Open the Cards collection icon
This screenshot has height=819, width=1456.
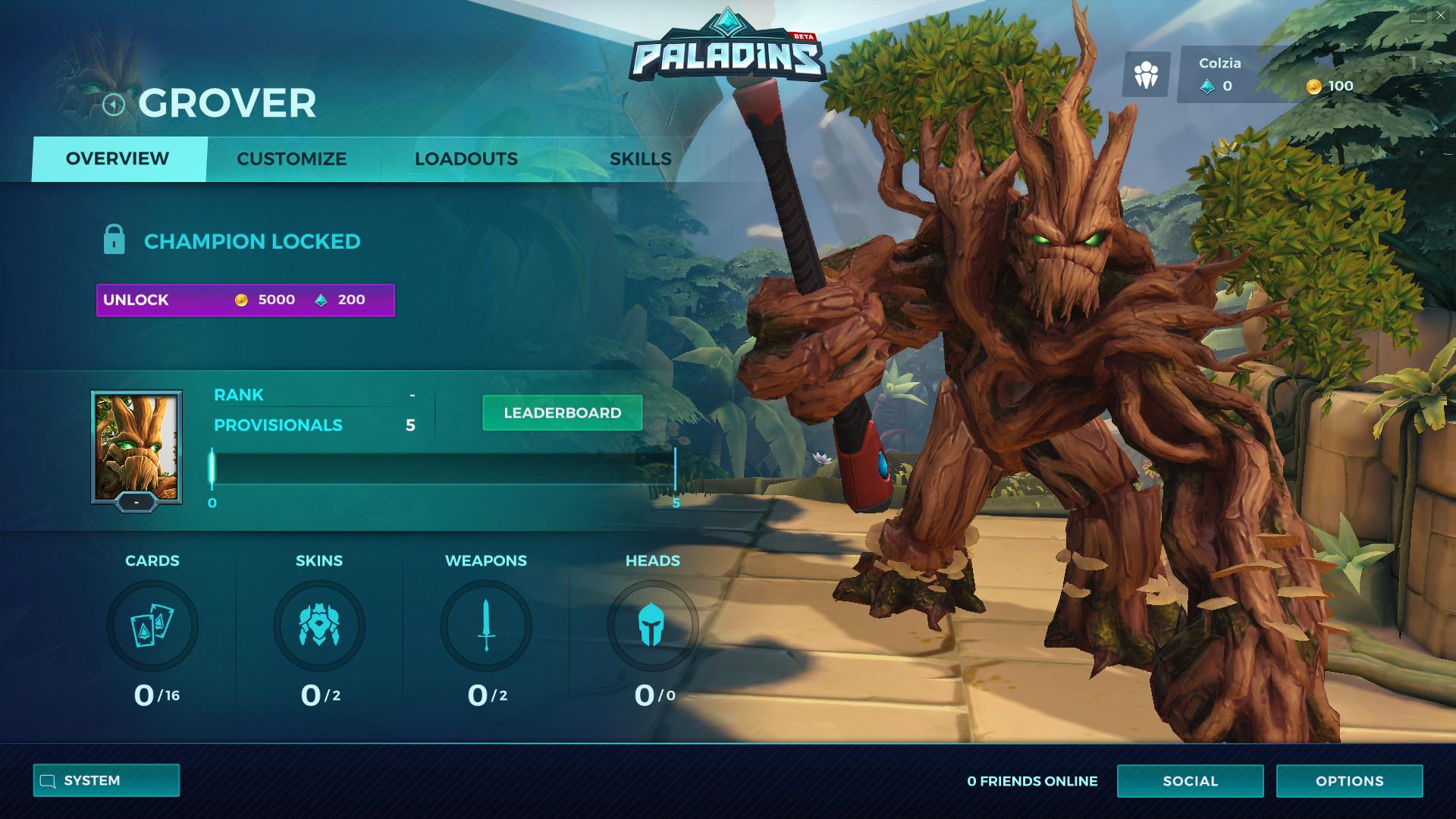tap(152, 626)
